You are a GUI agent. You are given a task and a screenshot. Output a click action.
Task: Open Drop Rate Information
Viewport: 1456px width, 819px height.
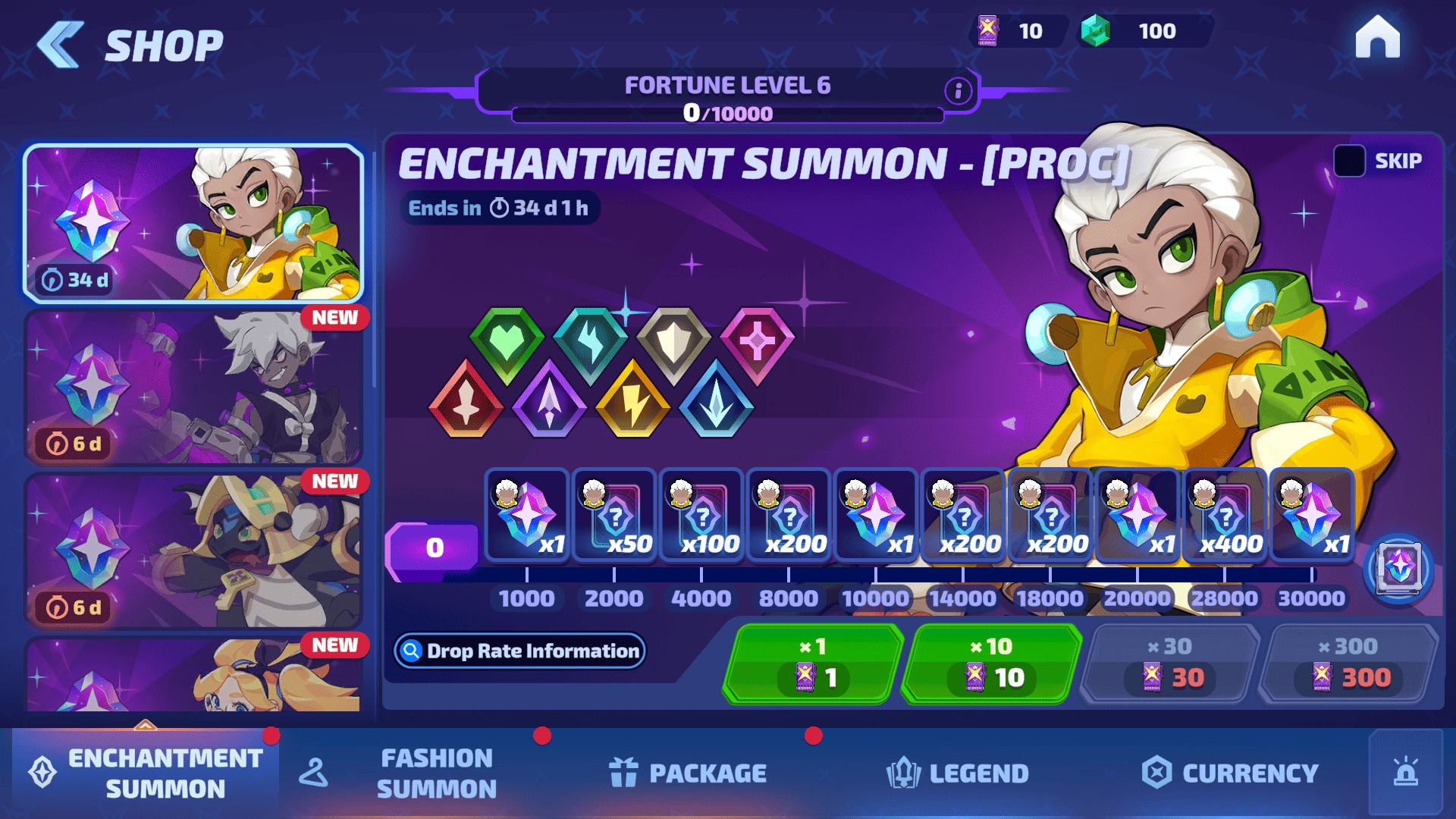click(x=520, y=651)
